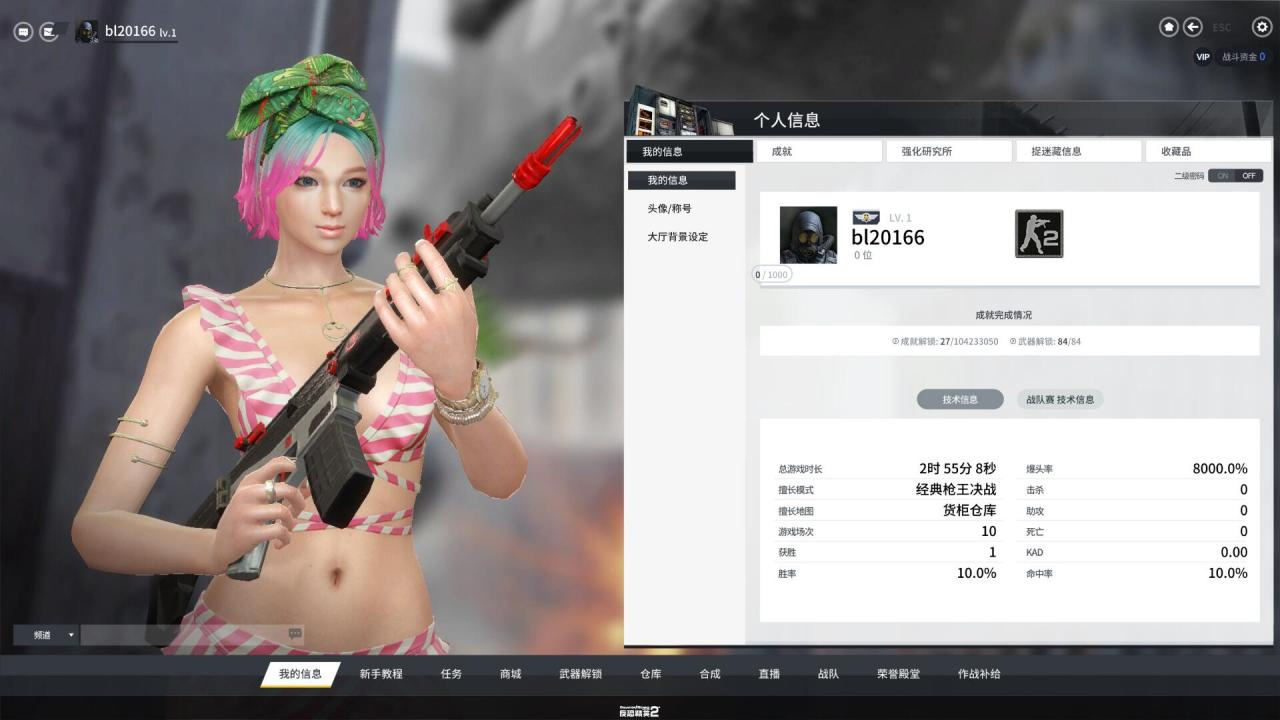The width and height of the screenshot is (1280, 720).
Task: Go to 武器解锁 in the bottom bar
Action: point(580,674)
